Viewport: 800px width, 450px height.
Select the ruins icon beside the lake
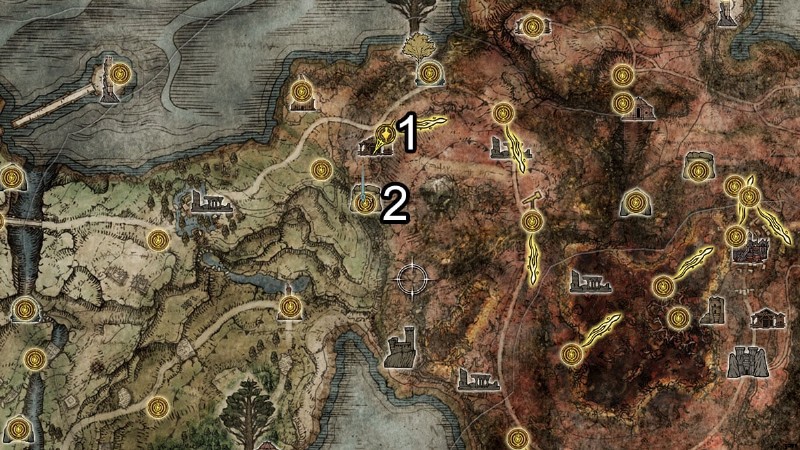(206, 203)
